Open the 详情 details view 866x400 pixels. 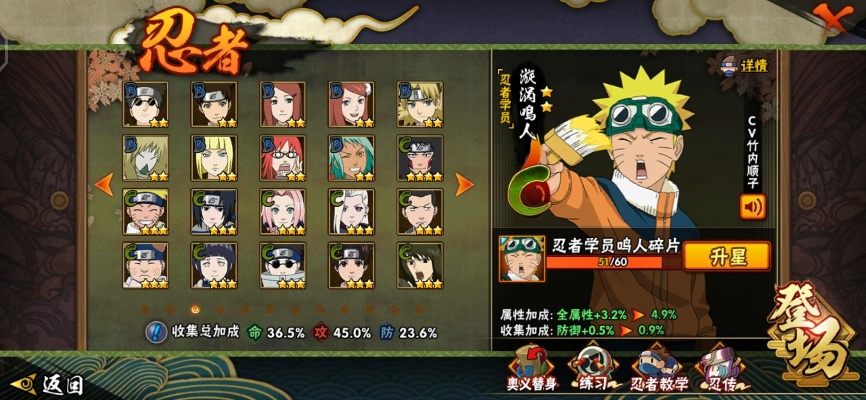[x=745, y=65]
